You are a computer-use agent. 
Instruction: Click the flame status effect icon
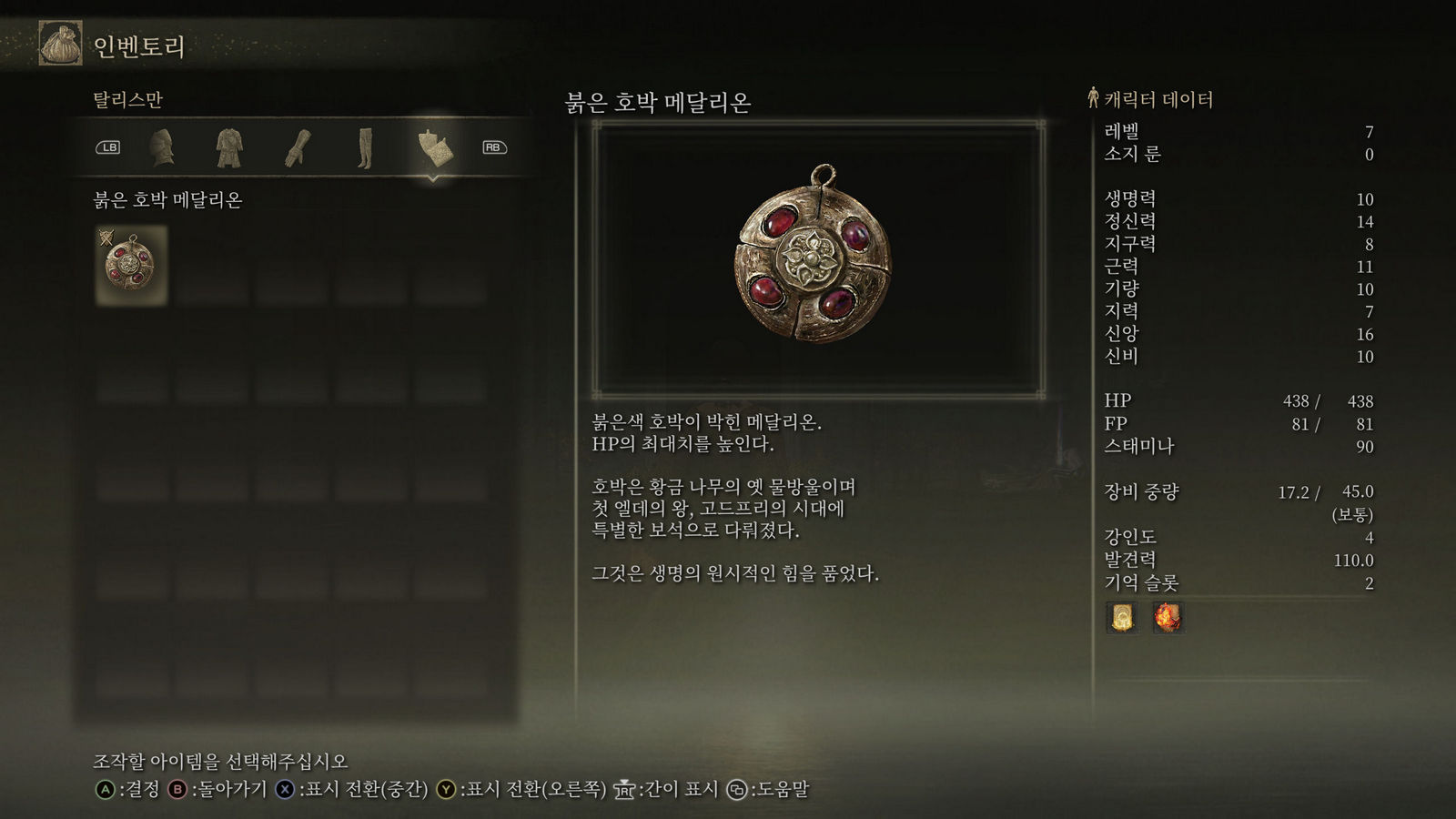coord(1168,617)
